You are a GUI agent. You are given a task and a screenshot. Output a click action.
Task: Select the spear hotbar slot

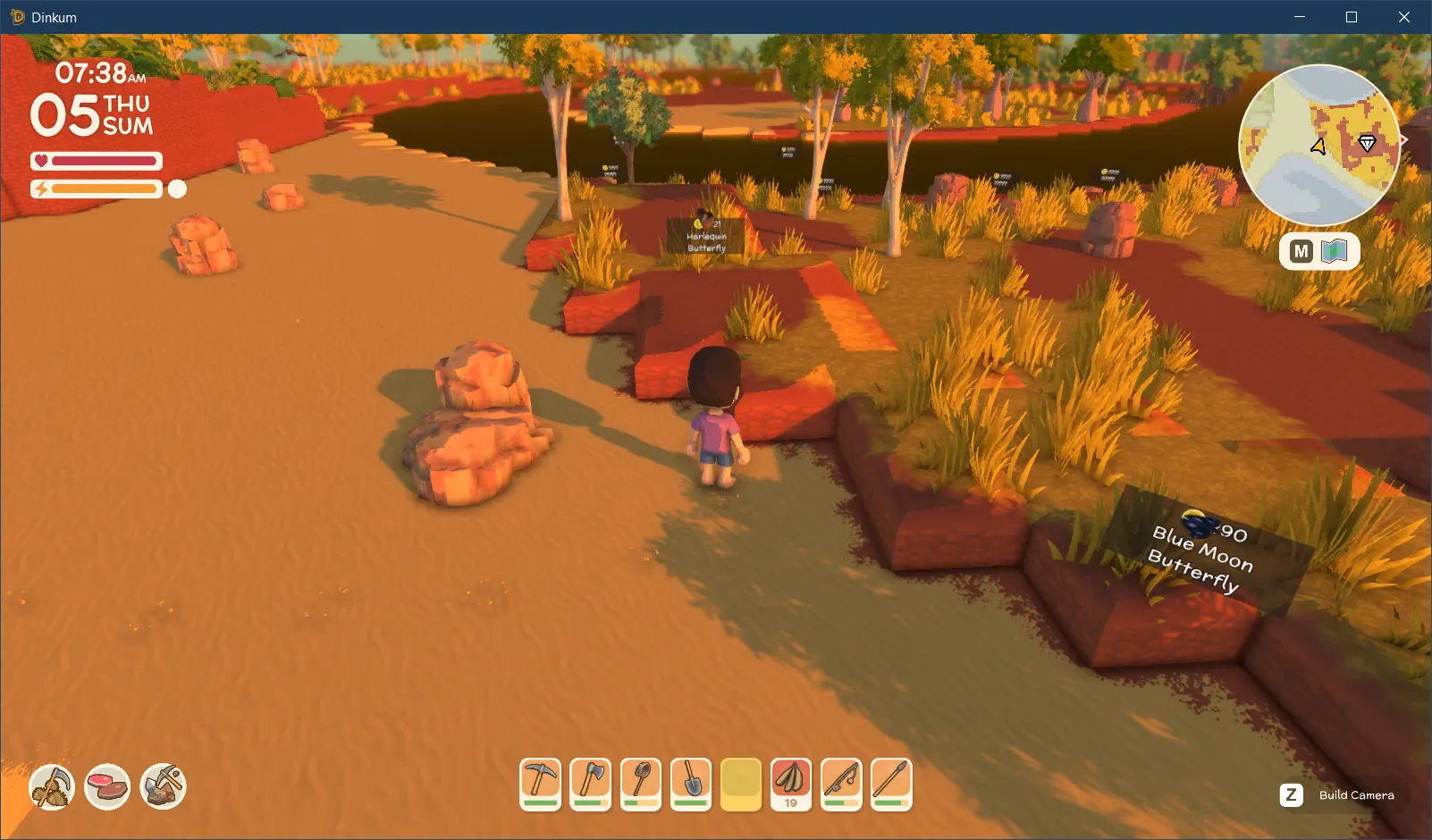[x=891, y=784]
